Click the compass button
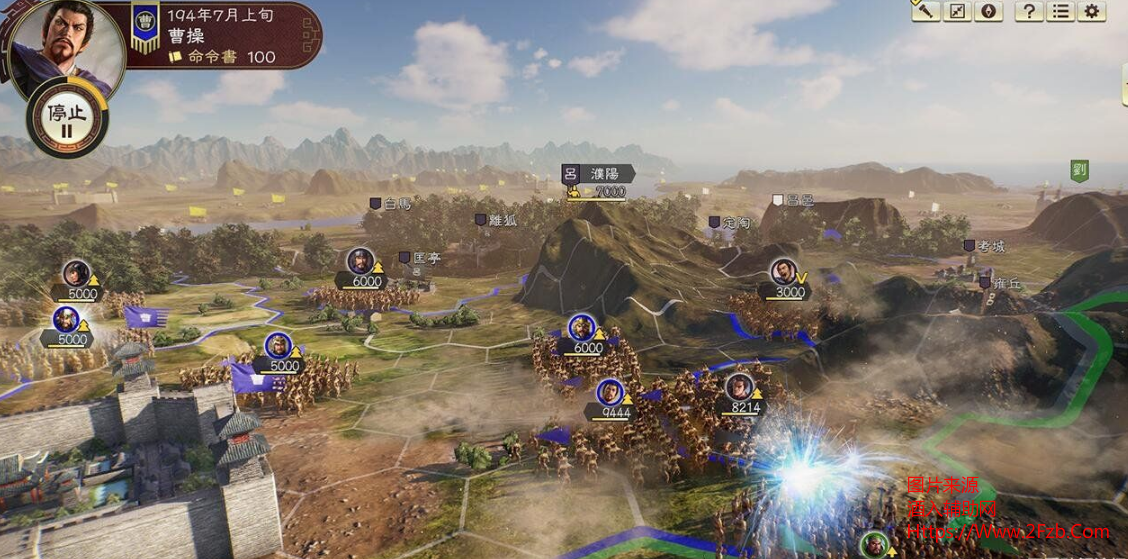 [990, 11]
